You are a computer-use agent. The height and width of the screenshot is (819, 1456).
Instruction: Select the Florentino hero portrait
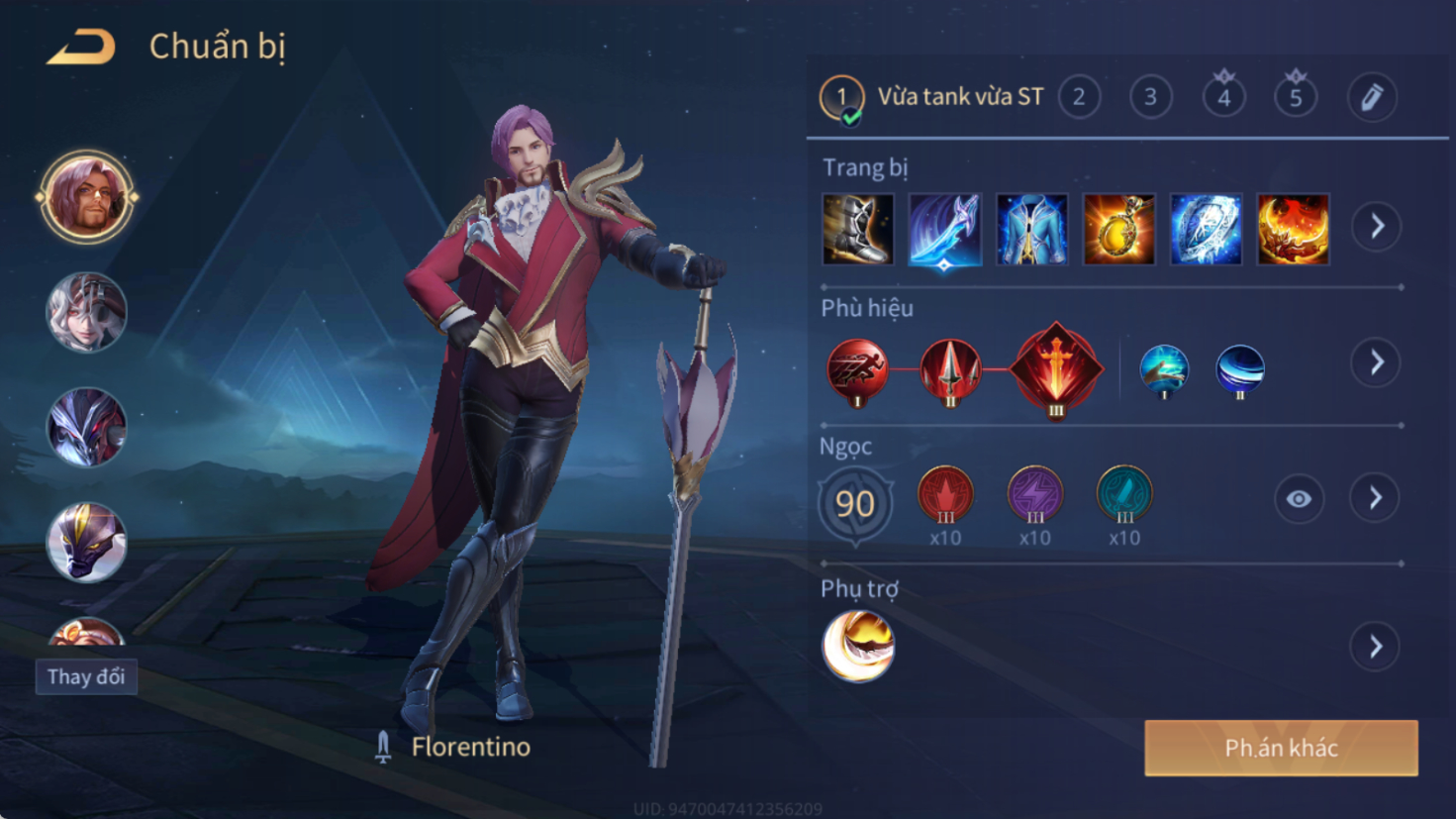click(x=86, y=197)
